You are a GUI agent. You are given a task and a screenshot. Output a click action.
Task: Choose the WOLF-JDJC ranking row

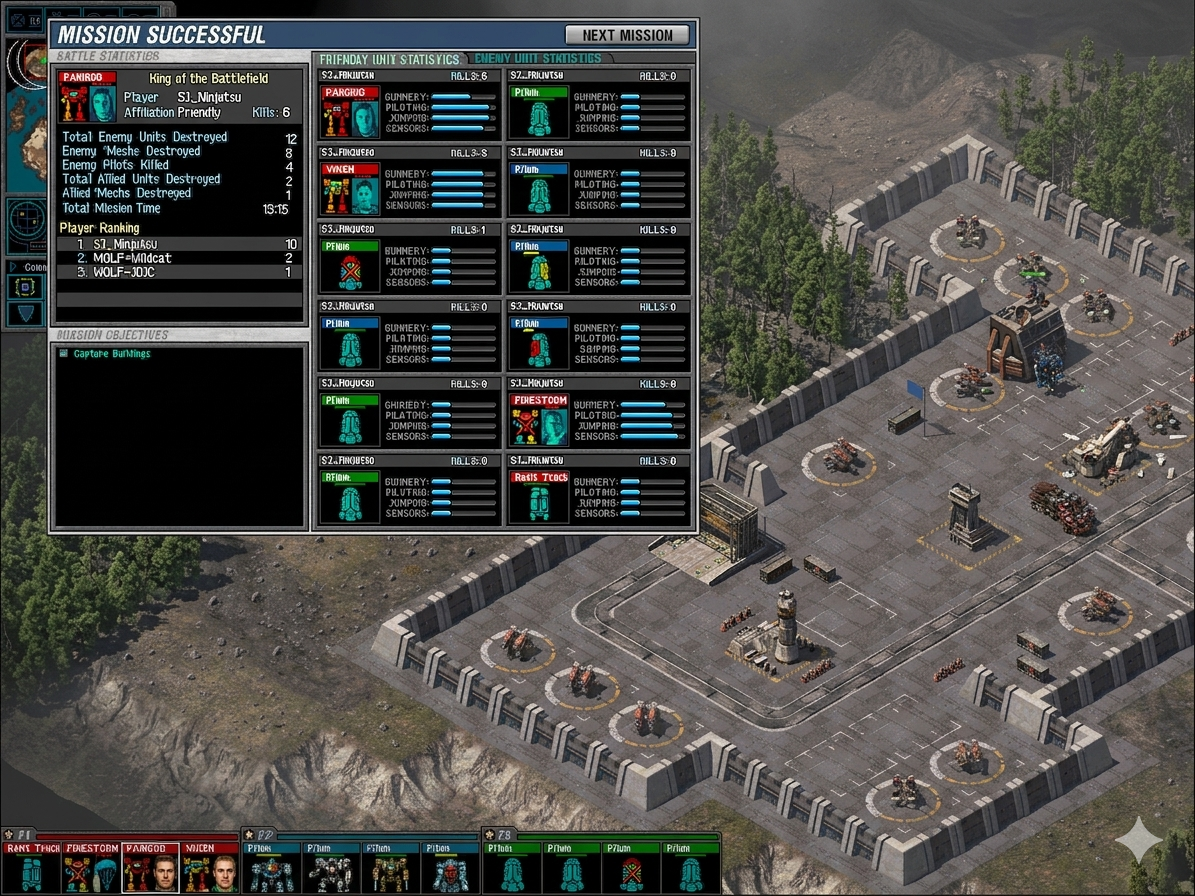click(x=179, y=272)
